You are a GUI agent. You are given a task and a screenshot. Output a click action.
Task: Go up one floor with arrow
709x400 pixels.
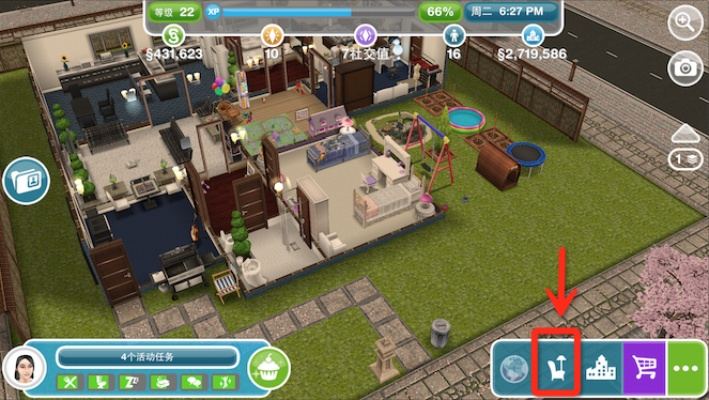pyautogui.click(x=685, y=134)
